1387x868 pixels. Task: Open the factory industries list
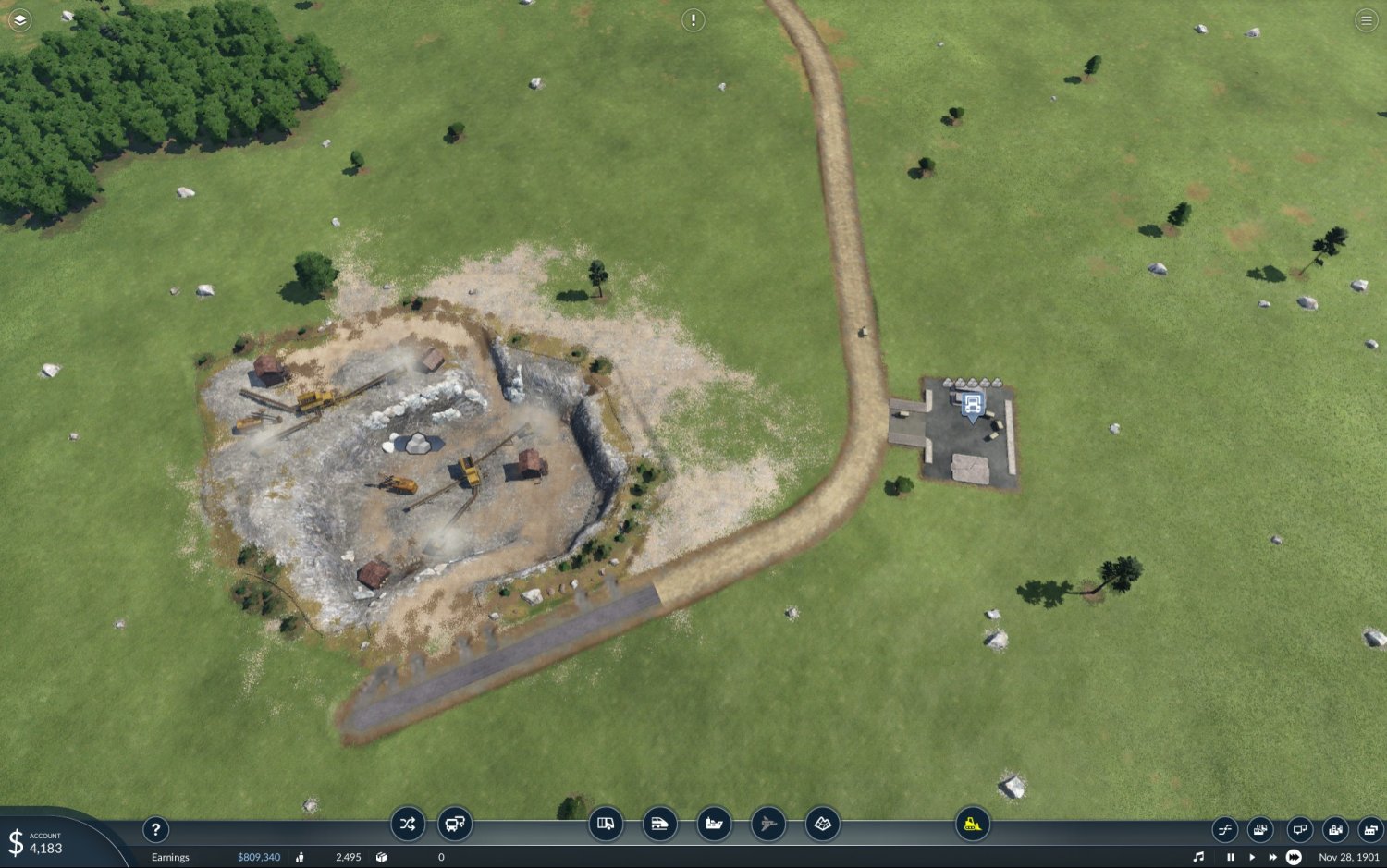[1370, 829]
